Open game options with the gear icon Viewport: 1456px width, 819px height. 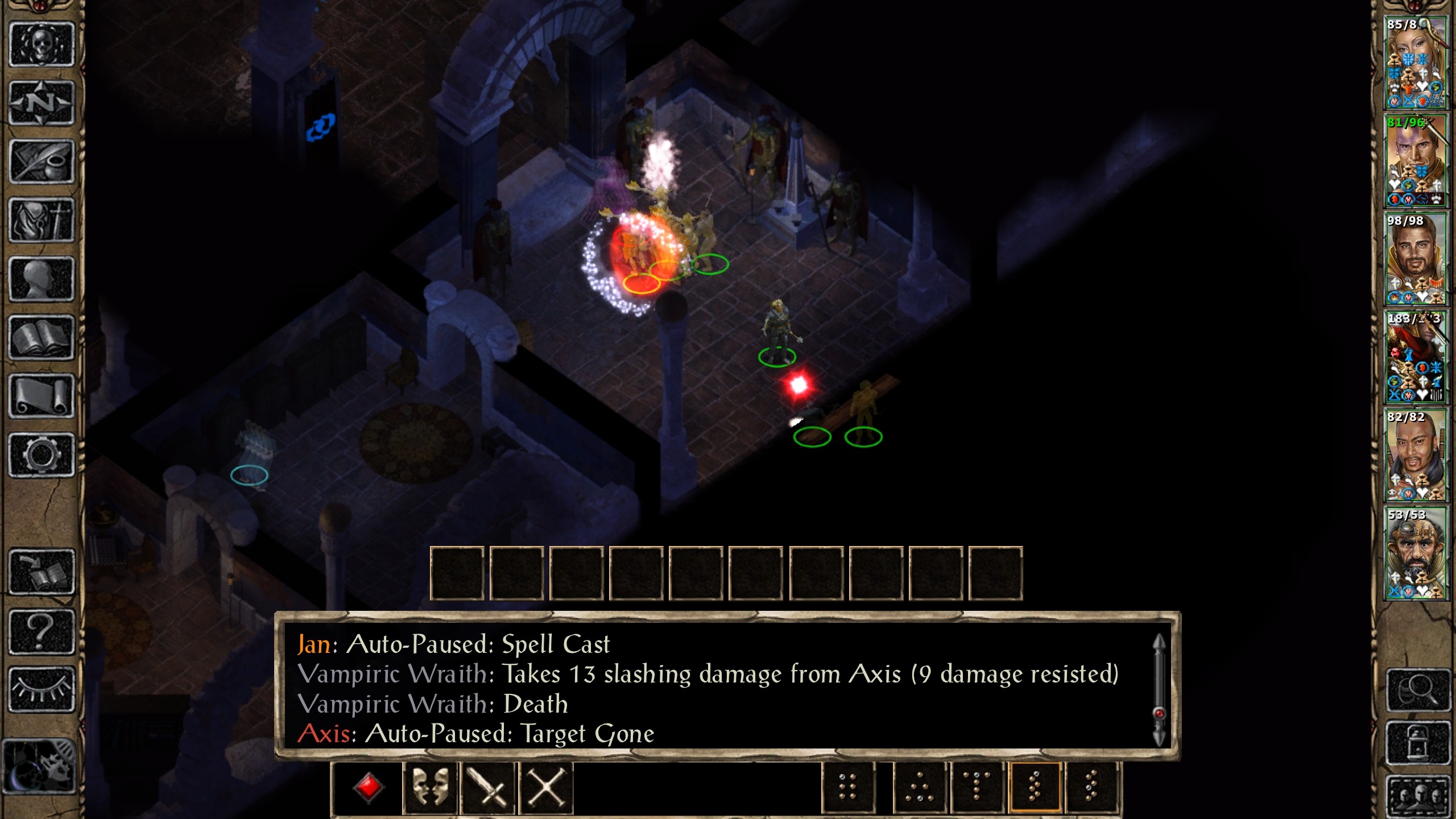click(42, 455)
